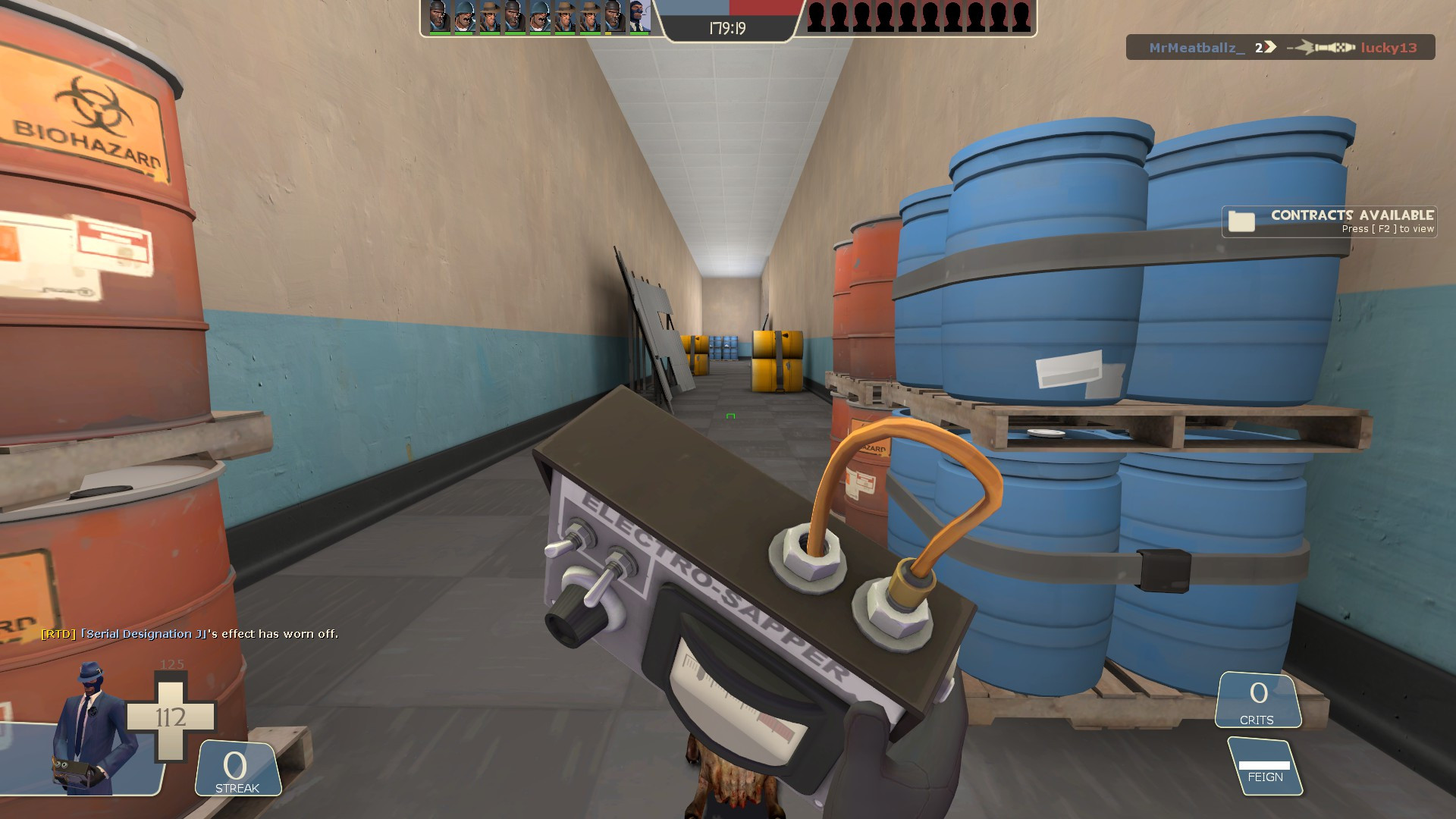Image resolution: width=1456 pixels, height=819 pixels.
Task: Click the yellow ubercharge bar under a teammate
Action: [608, 33]
